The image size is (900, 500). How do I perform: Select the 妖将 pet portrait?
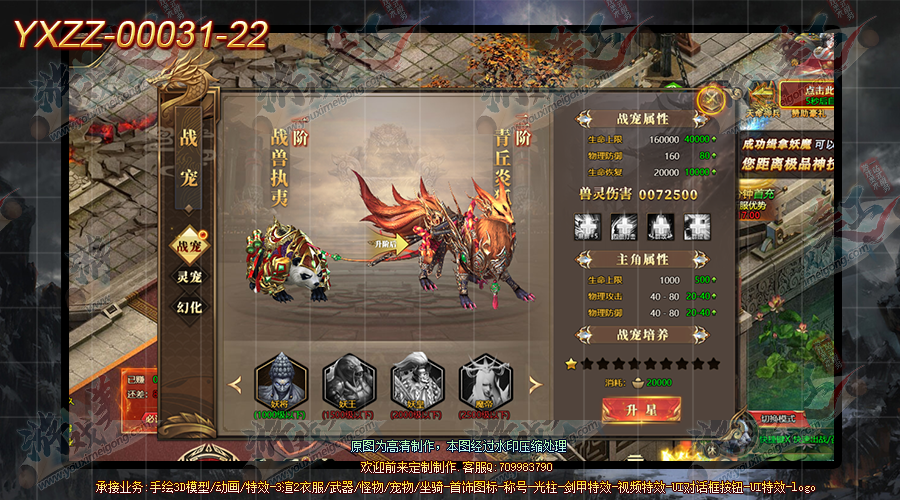point(279,378)
